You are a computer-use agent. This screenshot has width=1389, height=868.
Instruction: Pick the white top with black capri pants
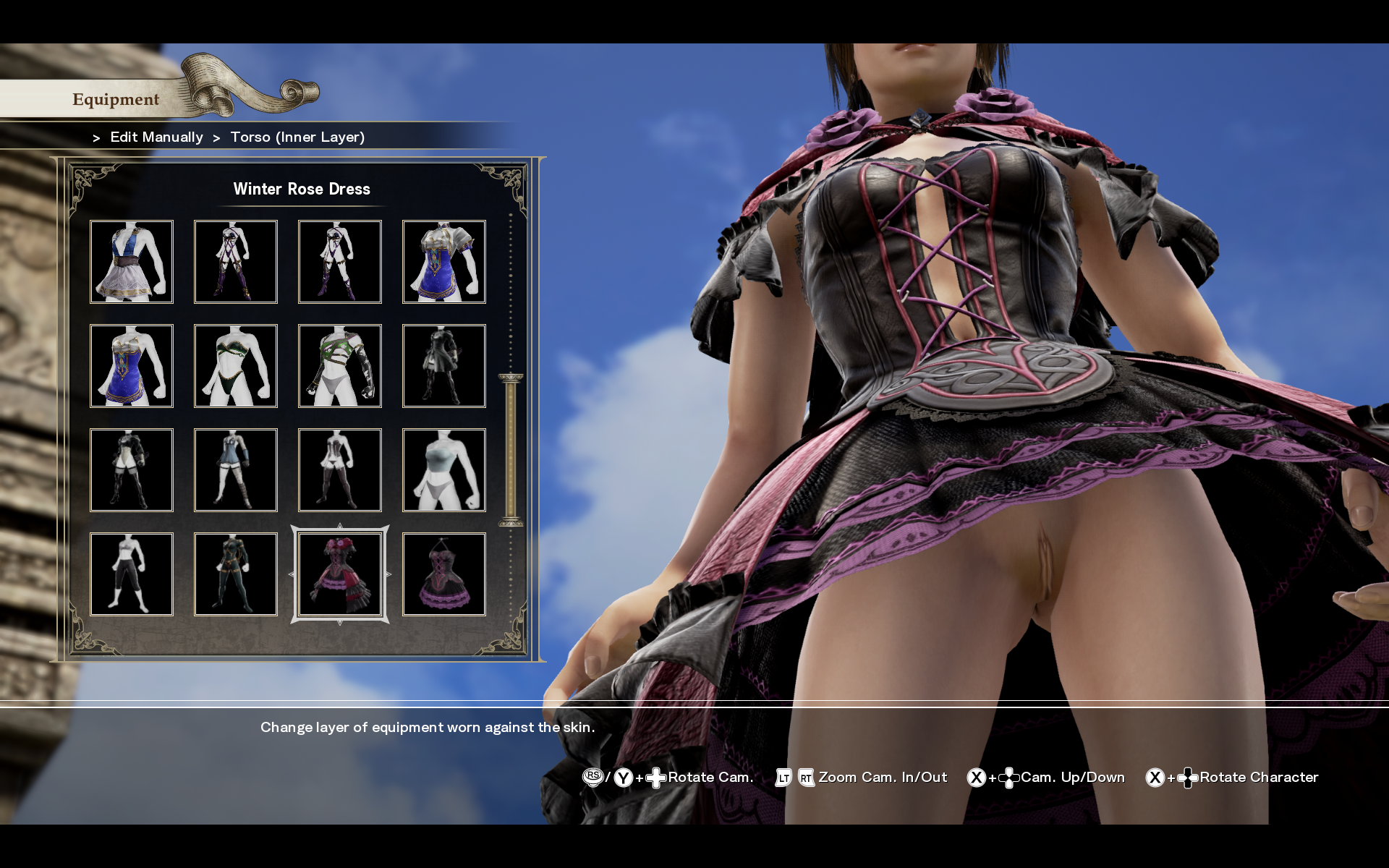click(132, 574)
